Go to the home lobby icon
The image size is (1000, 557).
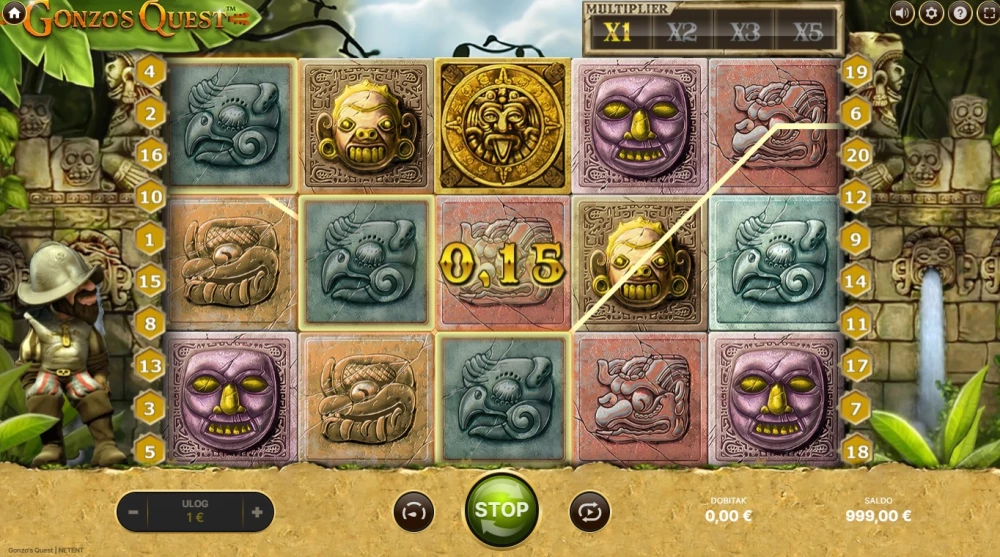tap(14, 14)
